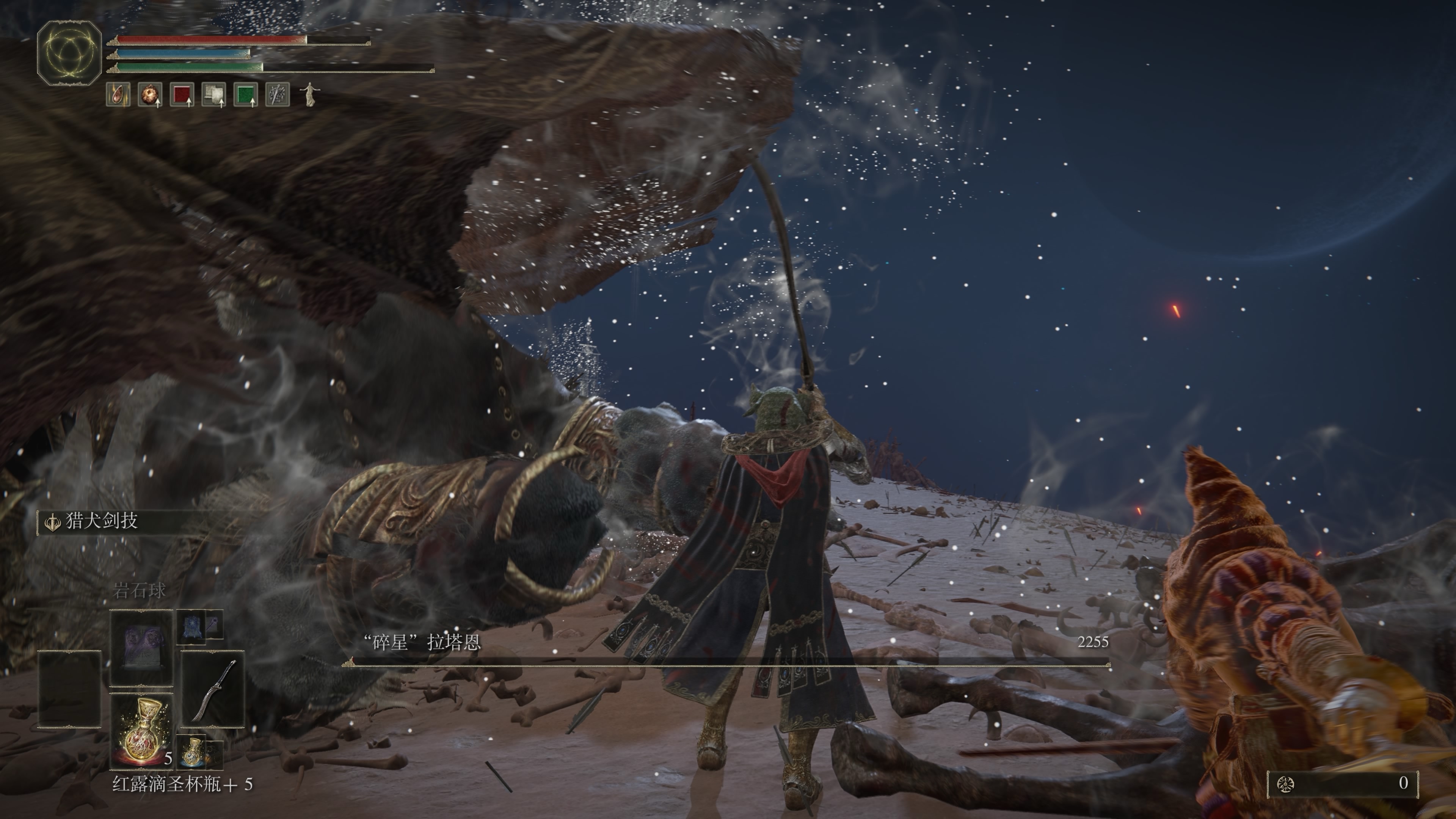Click the golden rune emblem portrait

pyautogui.click(x=69, y=53)
